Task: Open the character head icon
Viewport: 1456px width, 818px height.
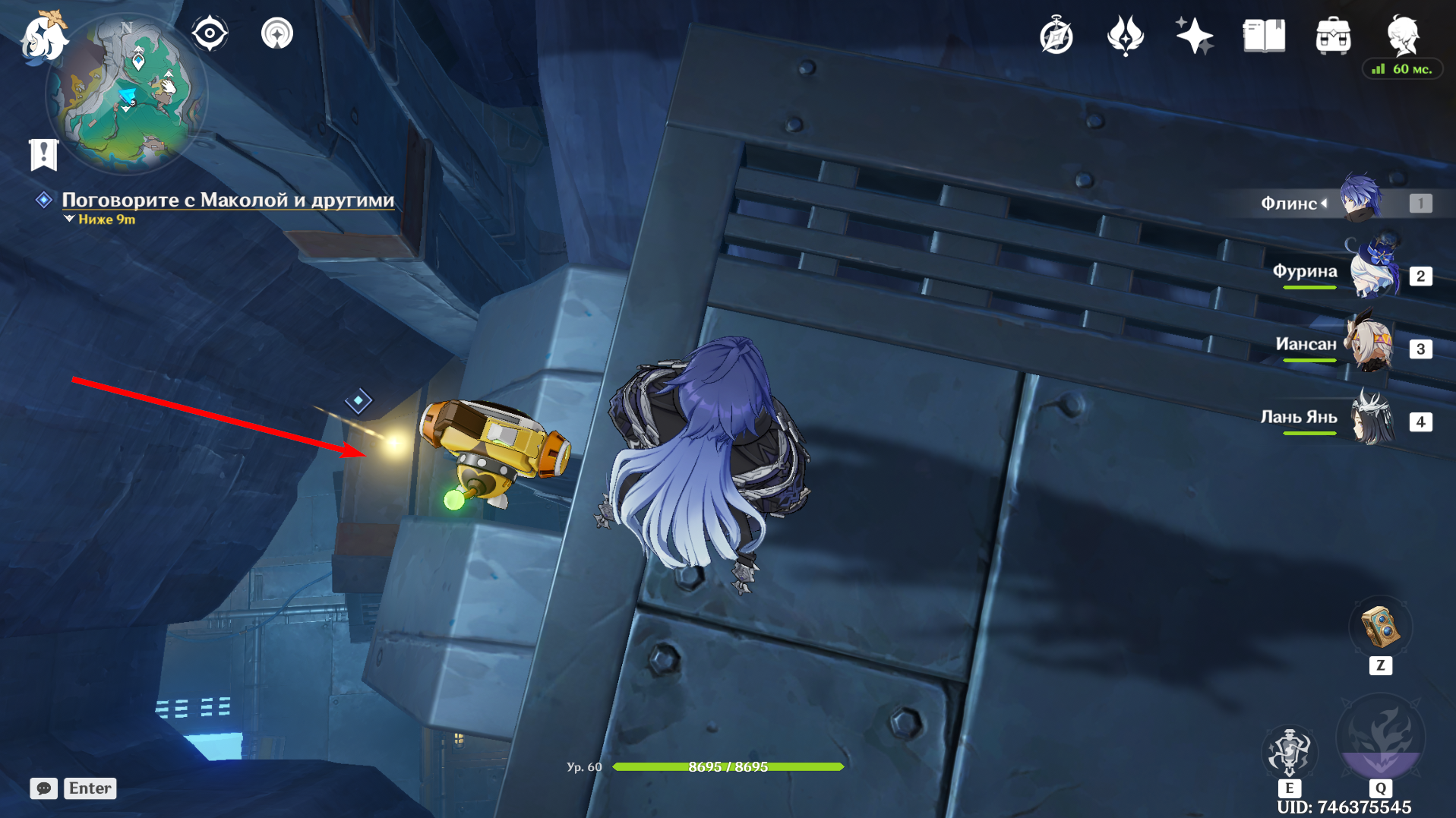Action: (1402, 34)
